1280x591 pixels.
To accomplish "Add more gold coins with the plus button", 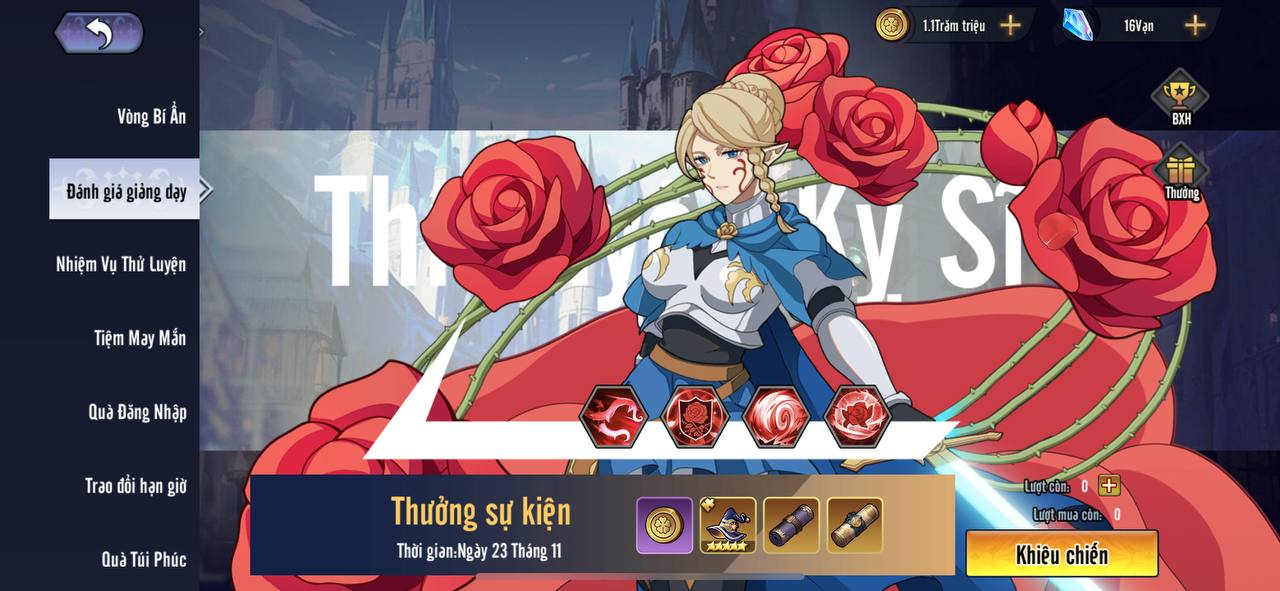I will [1011, 25].
